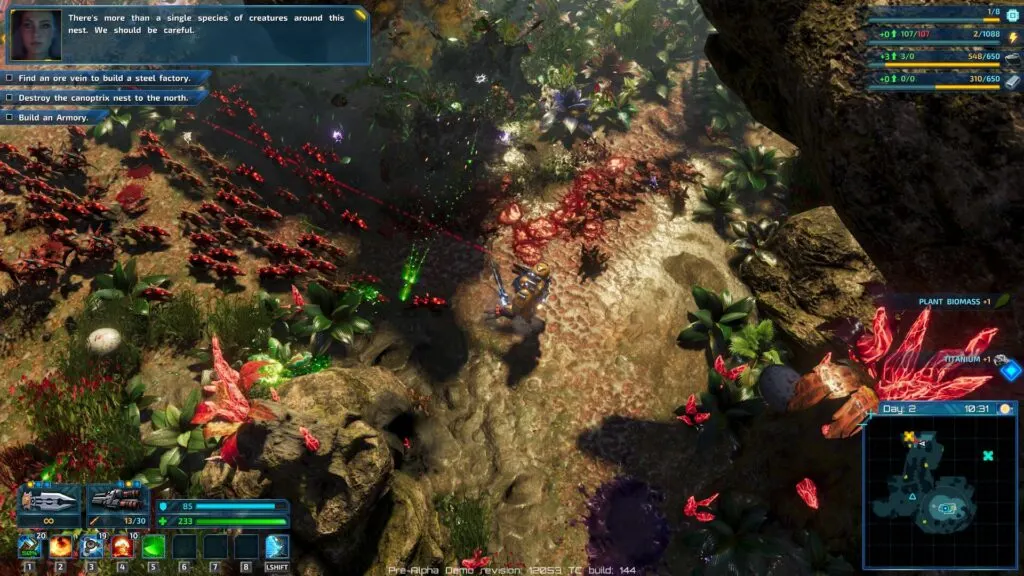
Task: Select the cyan chip icon in resource panel
Action: click(1012, 14)
